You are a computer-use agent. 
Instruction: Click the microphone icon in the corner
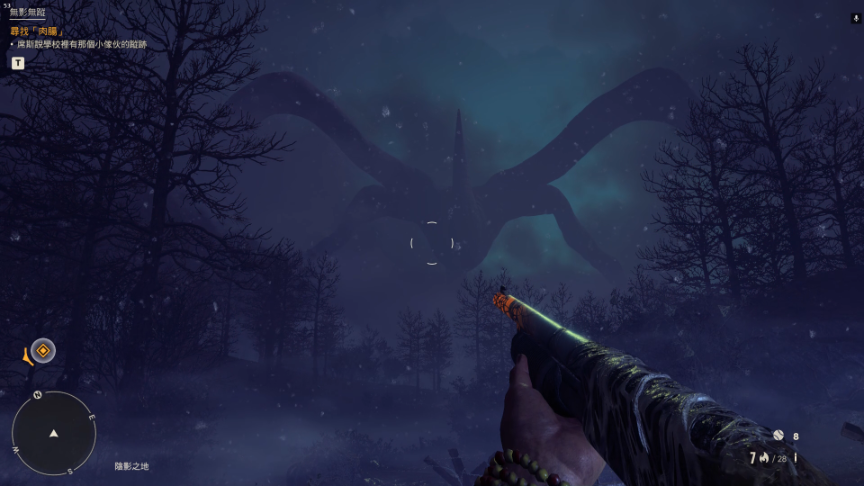(x=855, y=18)
